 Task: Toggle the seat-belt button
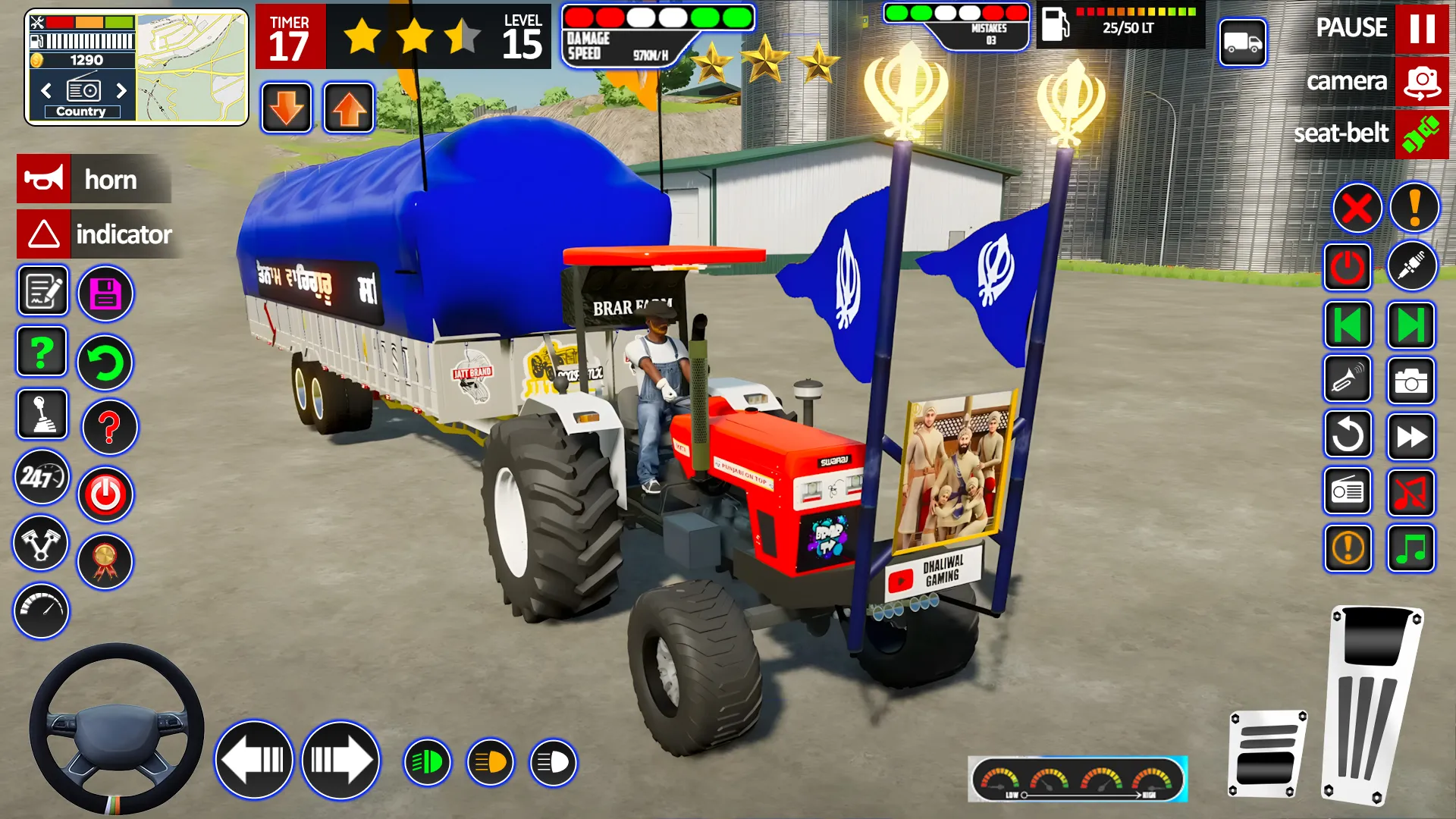click(x=1421, y=134)
